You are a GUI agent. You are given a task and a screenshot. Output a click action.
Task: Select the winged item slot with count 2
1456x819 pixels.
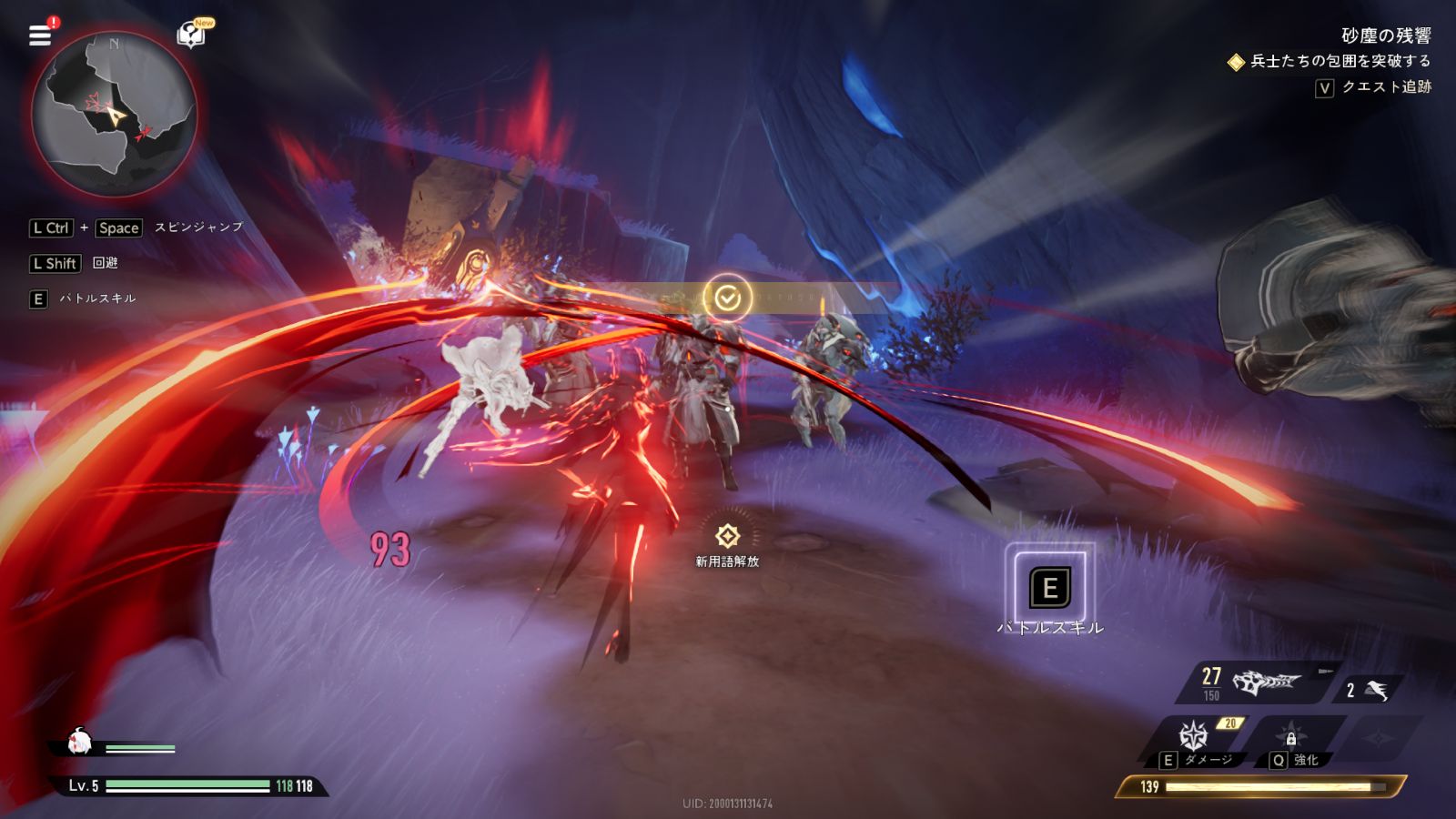point(1374,690)
